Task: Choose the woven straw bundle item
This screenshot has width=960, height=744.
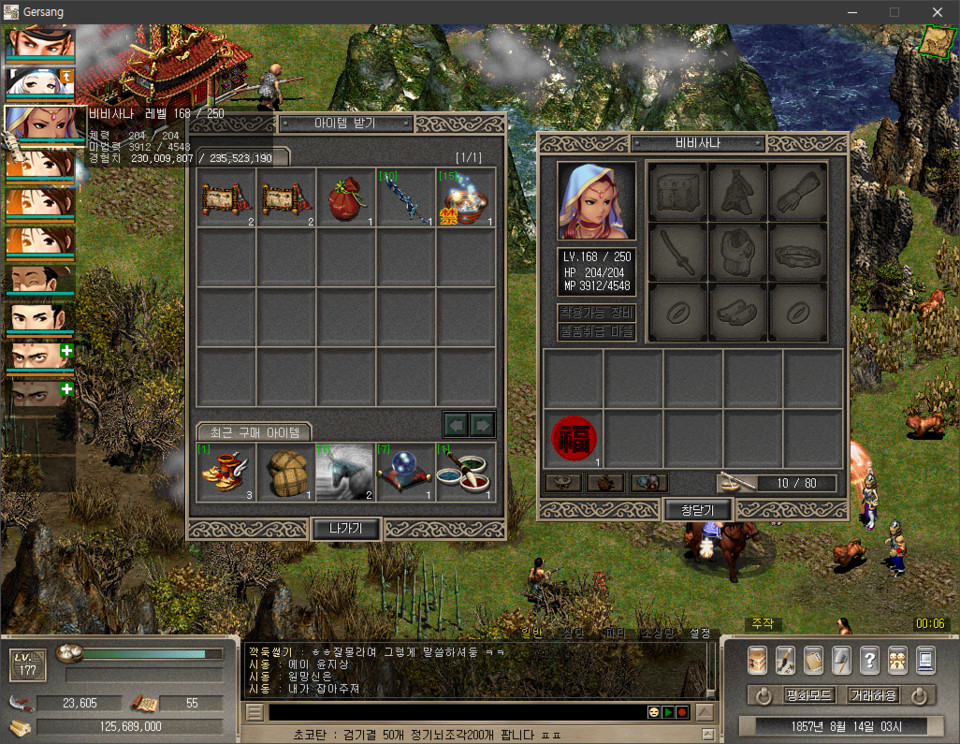Action: 285,472
